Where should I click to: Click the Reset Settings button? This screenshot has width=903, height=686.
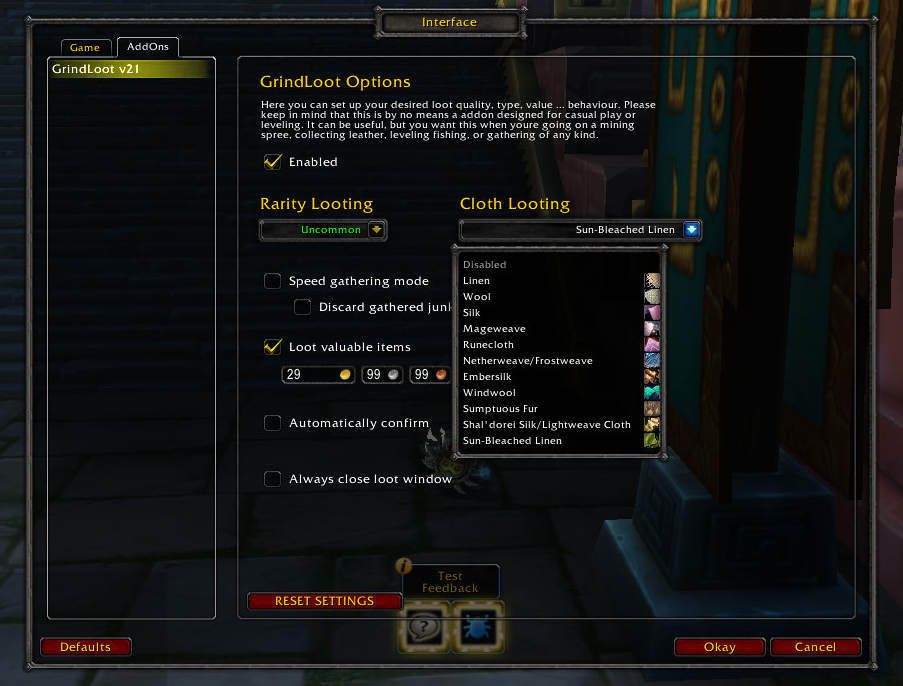(324, 601)
